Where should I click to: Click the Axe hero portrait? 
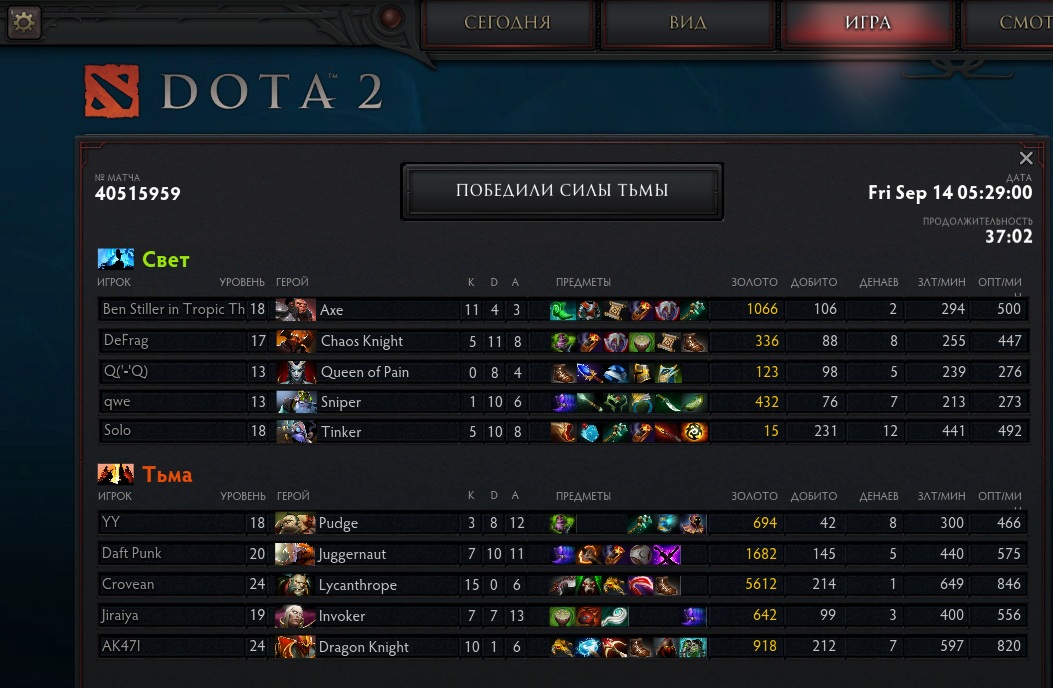click(295, 310)
